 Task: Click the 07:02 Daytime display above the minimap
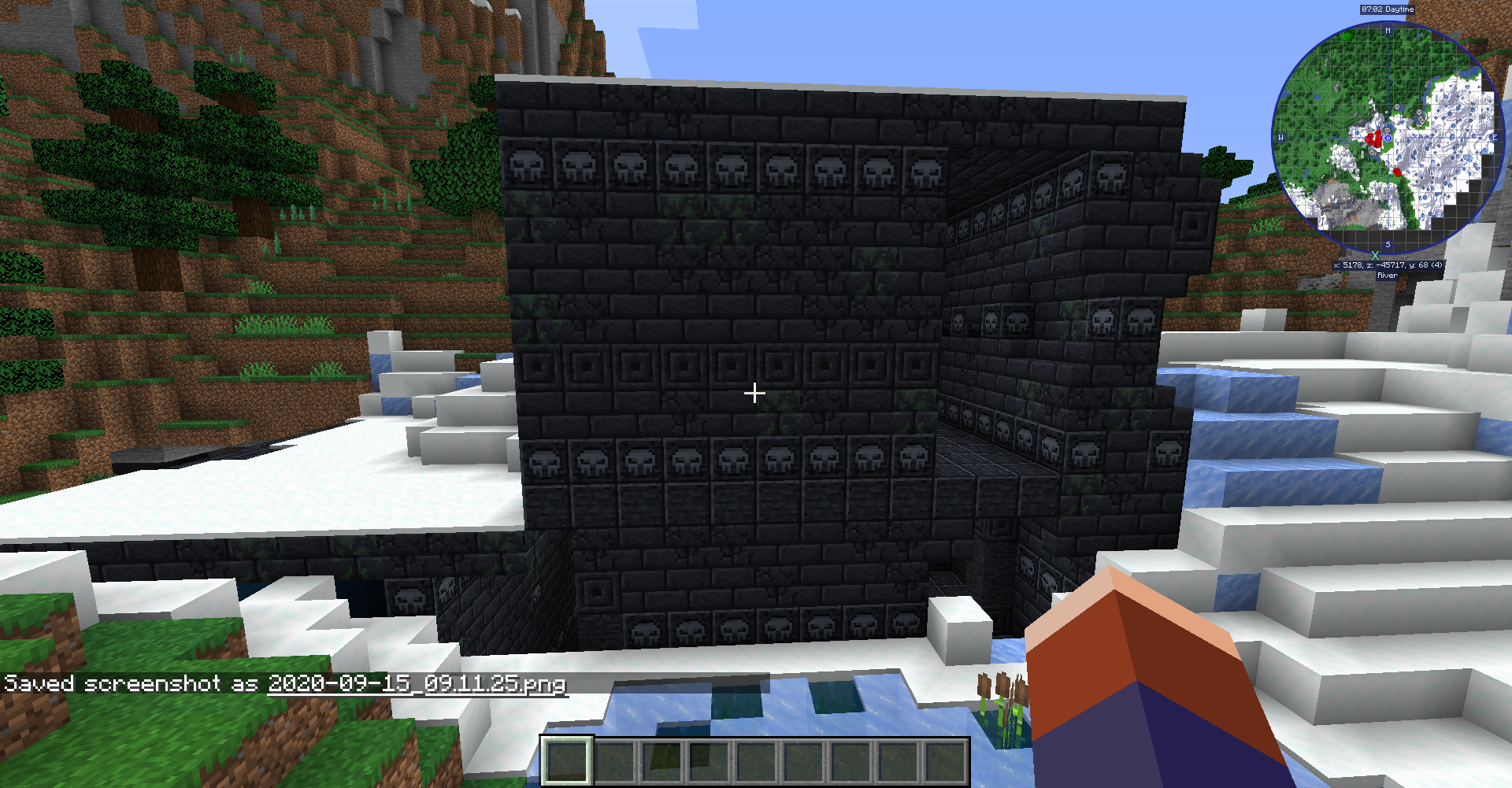coord(1388,9)
